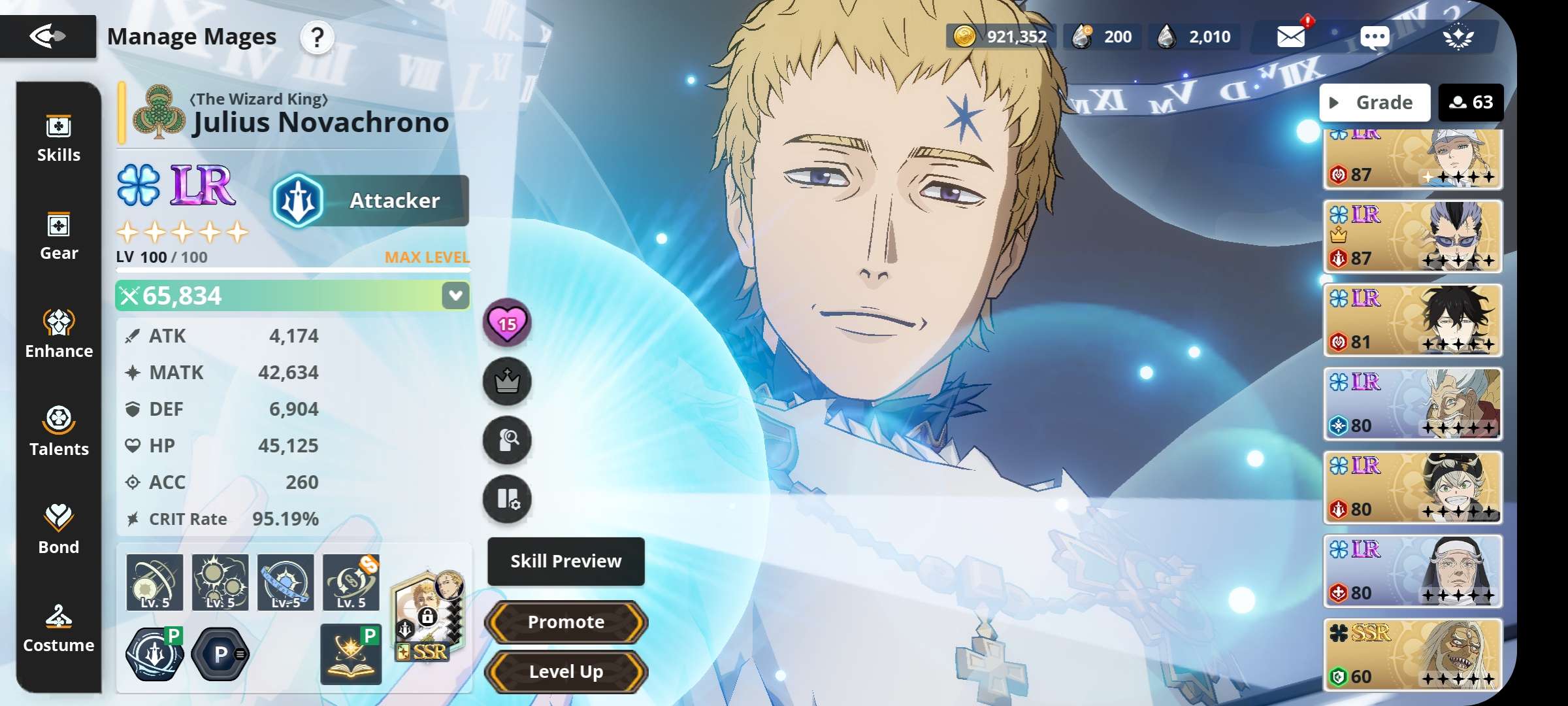Select the Enhance tab
The width and height of the screenshot is (1568, 706).
point(59,335)
